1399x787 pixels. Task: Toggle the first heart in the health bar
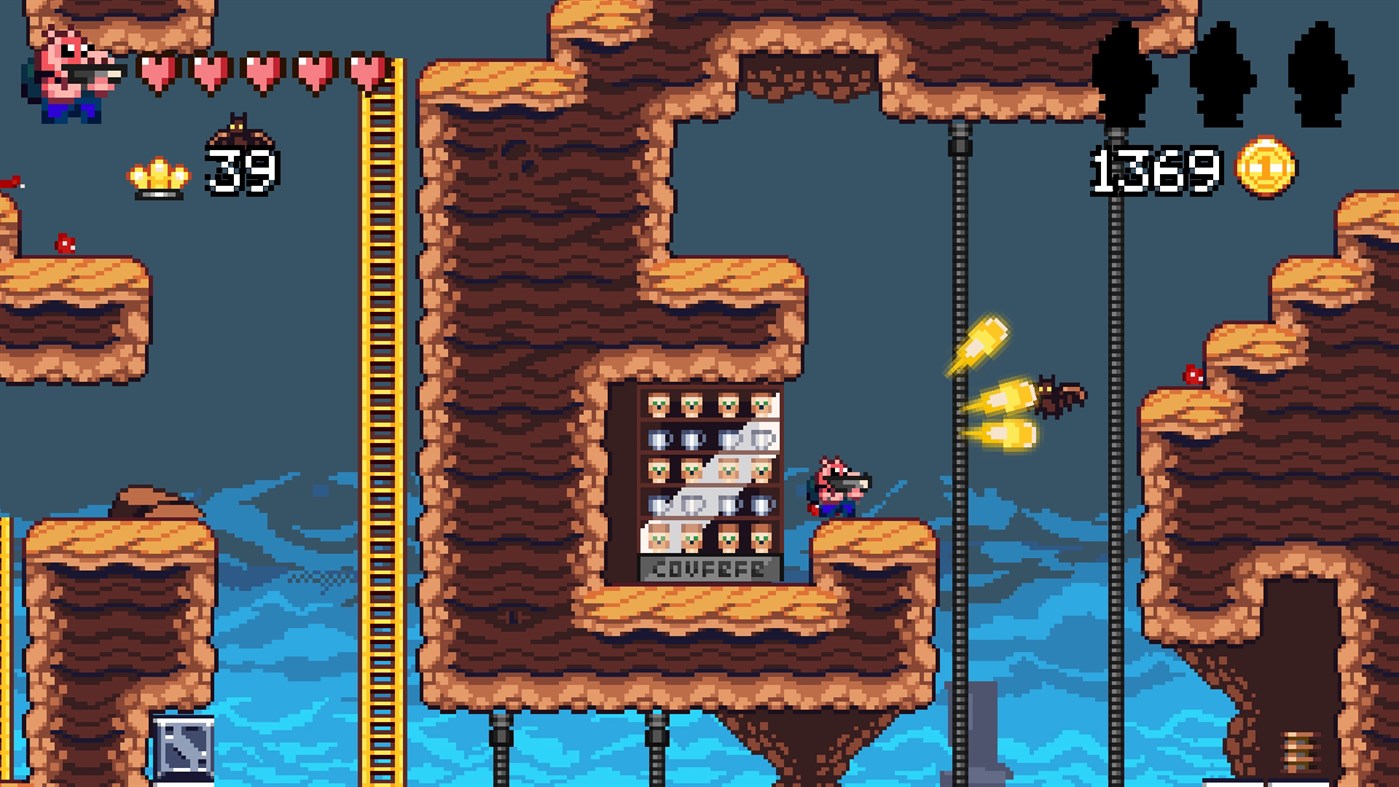coord(160,72)
